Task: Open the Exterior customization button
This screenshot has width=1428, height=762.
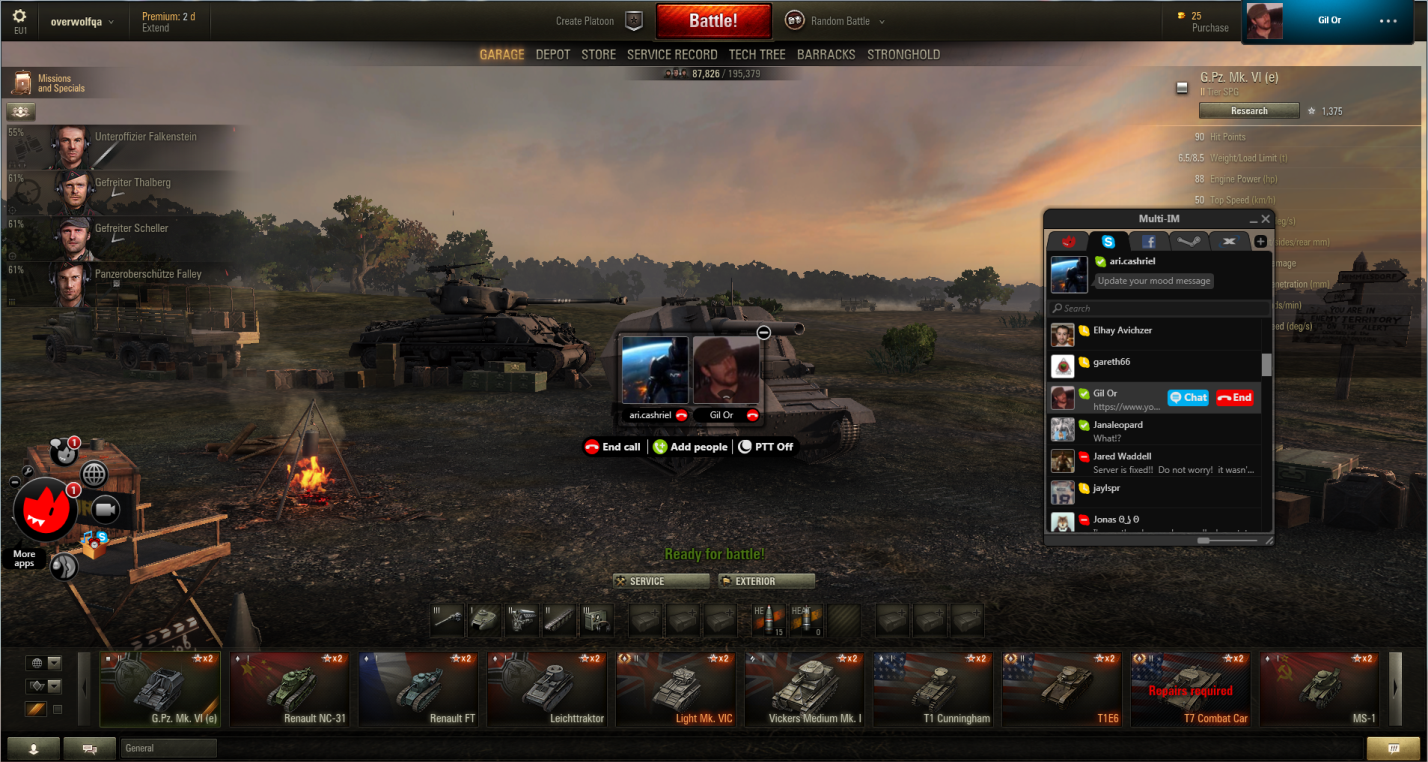Action: pos(766,581)
